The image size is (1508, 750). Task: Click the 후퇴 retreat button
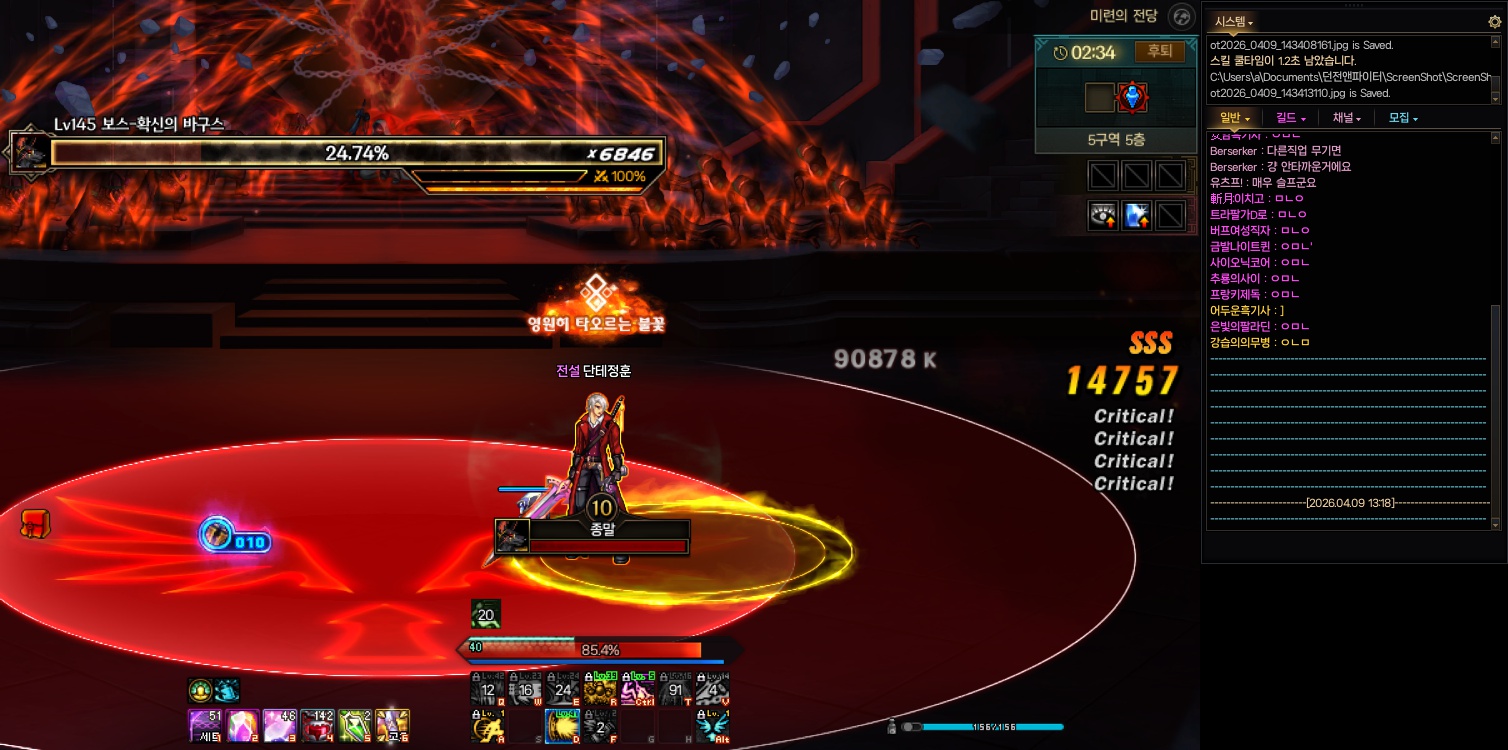(x=1160, y=52)
